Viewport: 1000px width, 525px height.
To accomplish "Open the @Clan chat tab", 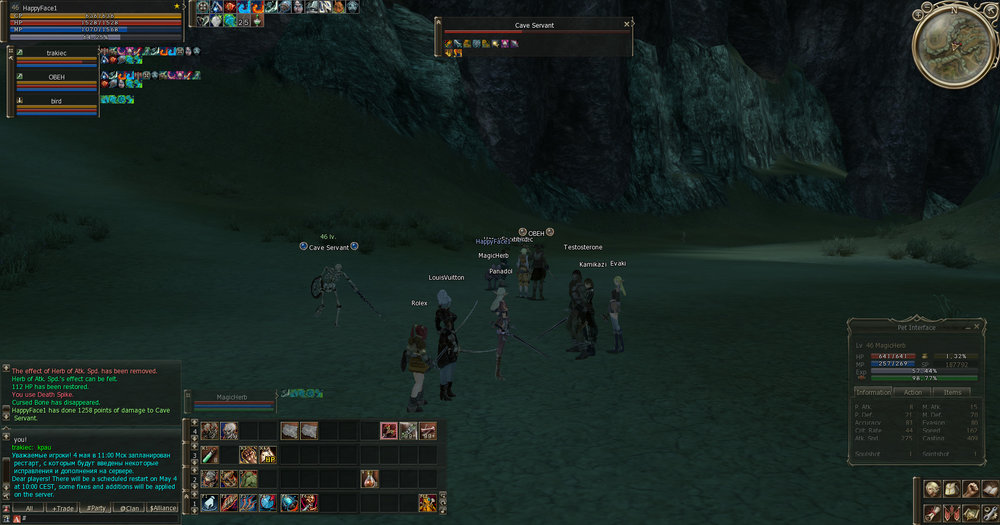I will pos(130,508).
